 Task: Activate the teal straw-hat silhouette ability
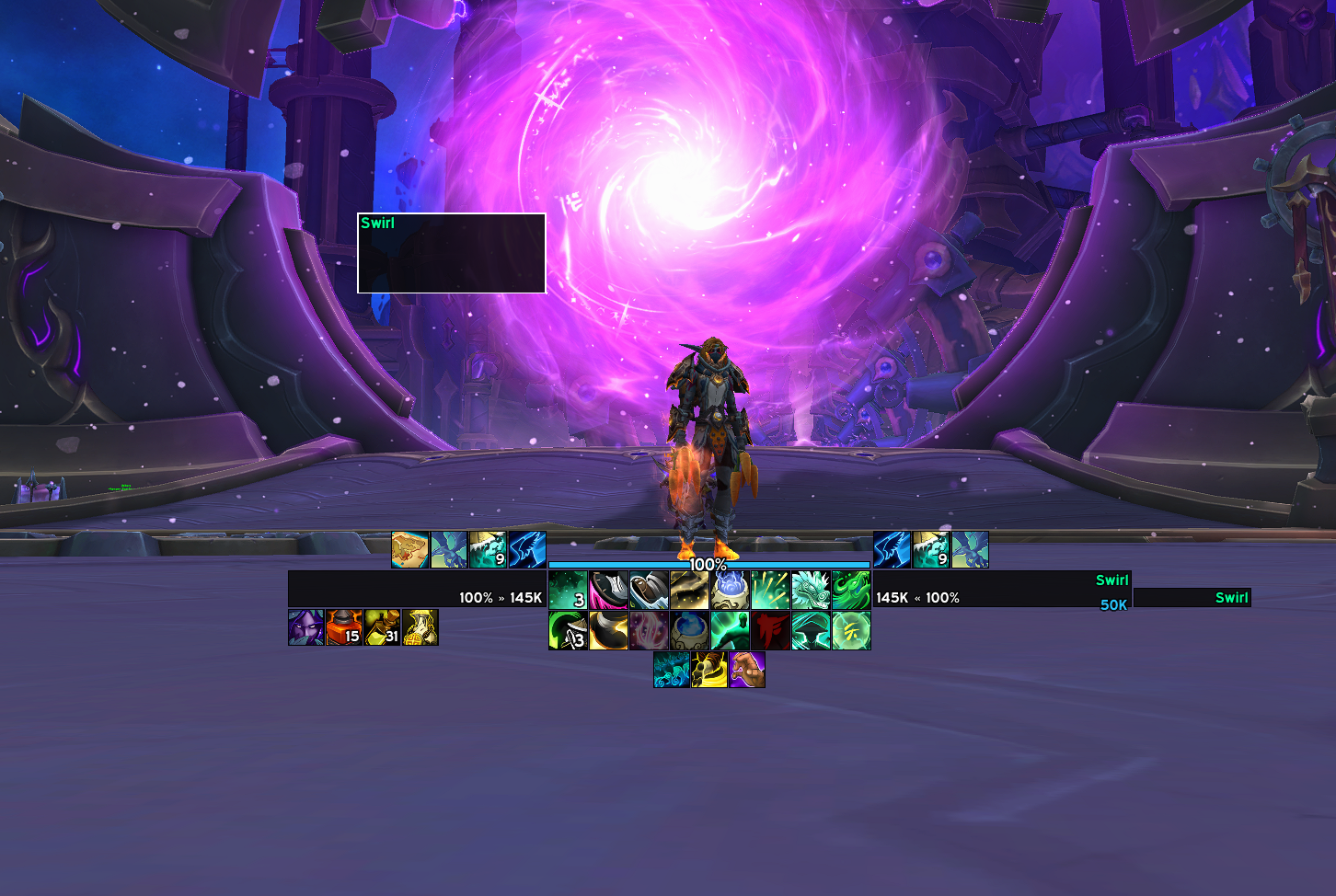point(811,631)
